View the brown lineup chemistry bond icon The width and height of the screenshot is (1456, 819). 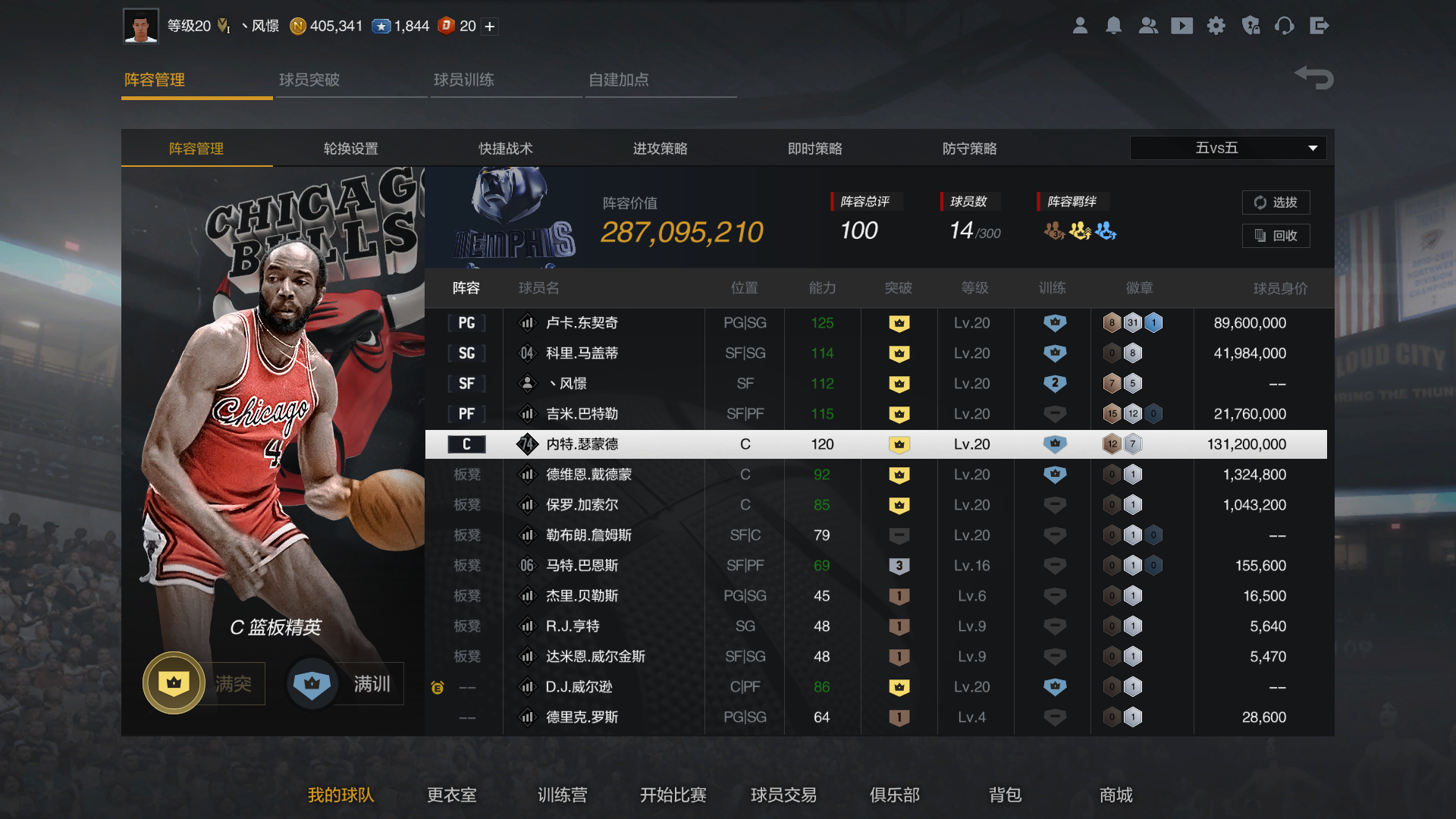[1054, 231]
